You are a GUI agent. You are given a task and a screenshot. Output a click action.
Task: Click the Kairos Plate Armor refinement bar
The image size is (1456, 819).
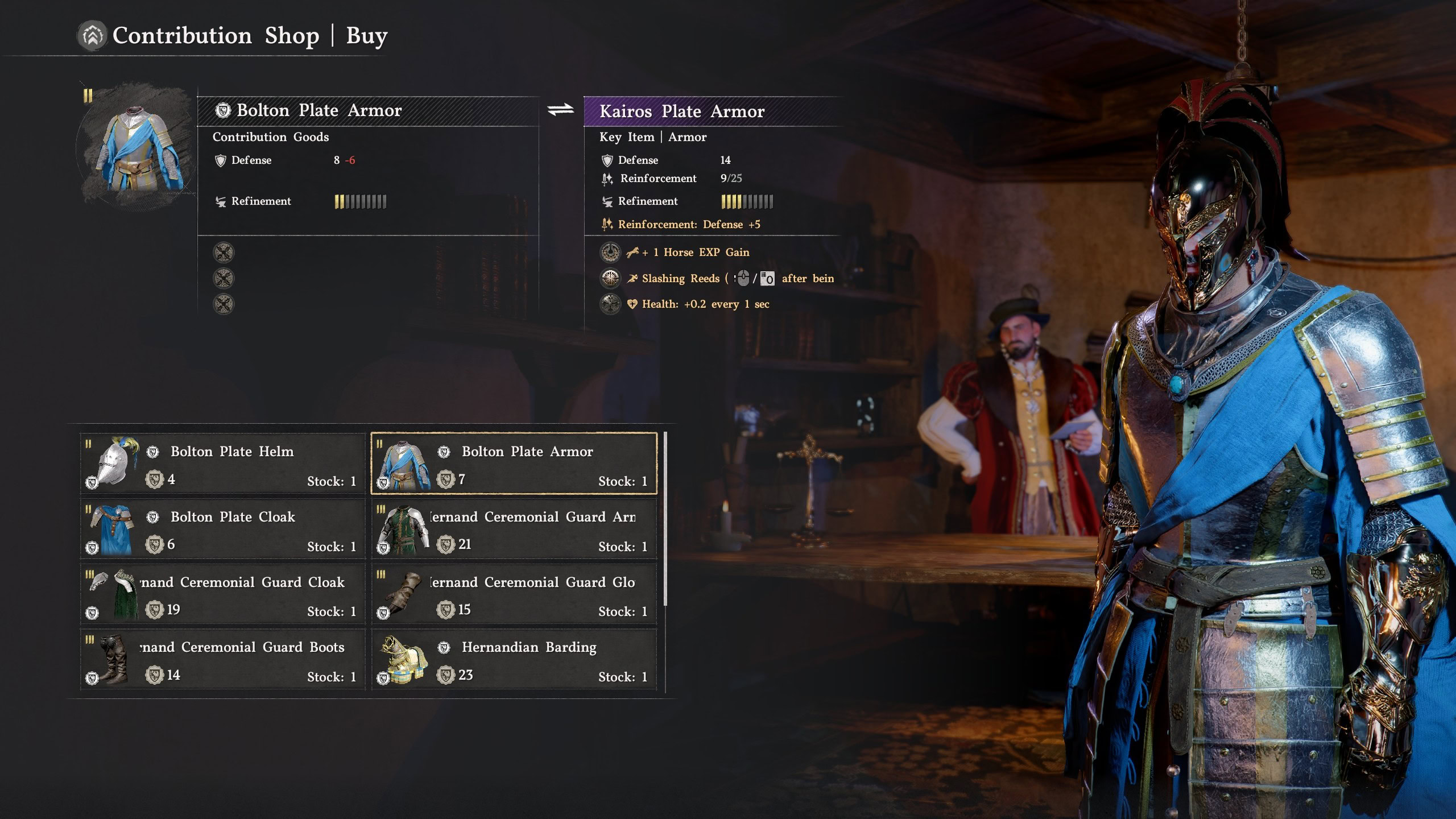coord(745,201)
